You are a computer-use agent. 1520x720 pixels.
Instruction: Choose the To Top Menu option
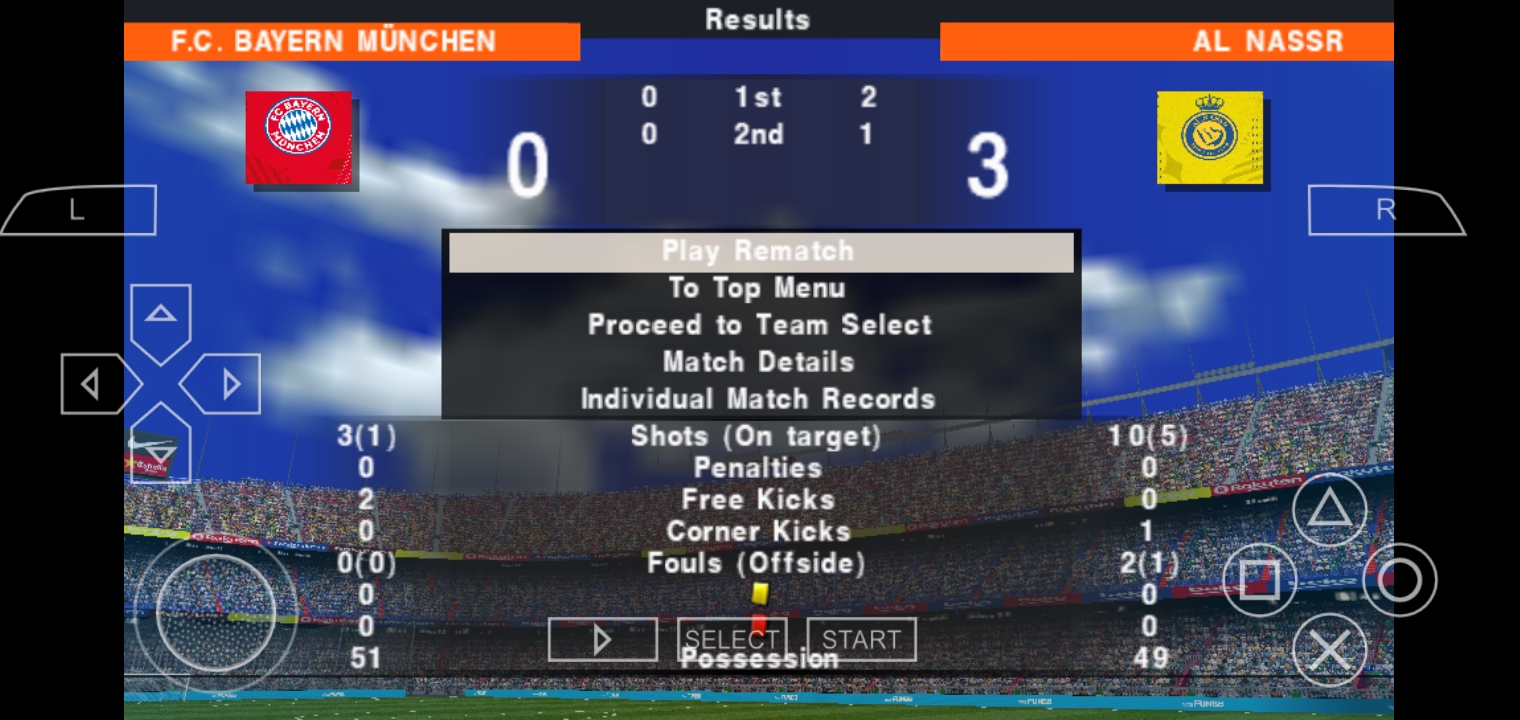pos(758,288)
